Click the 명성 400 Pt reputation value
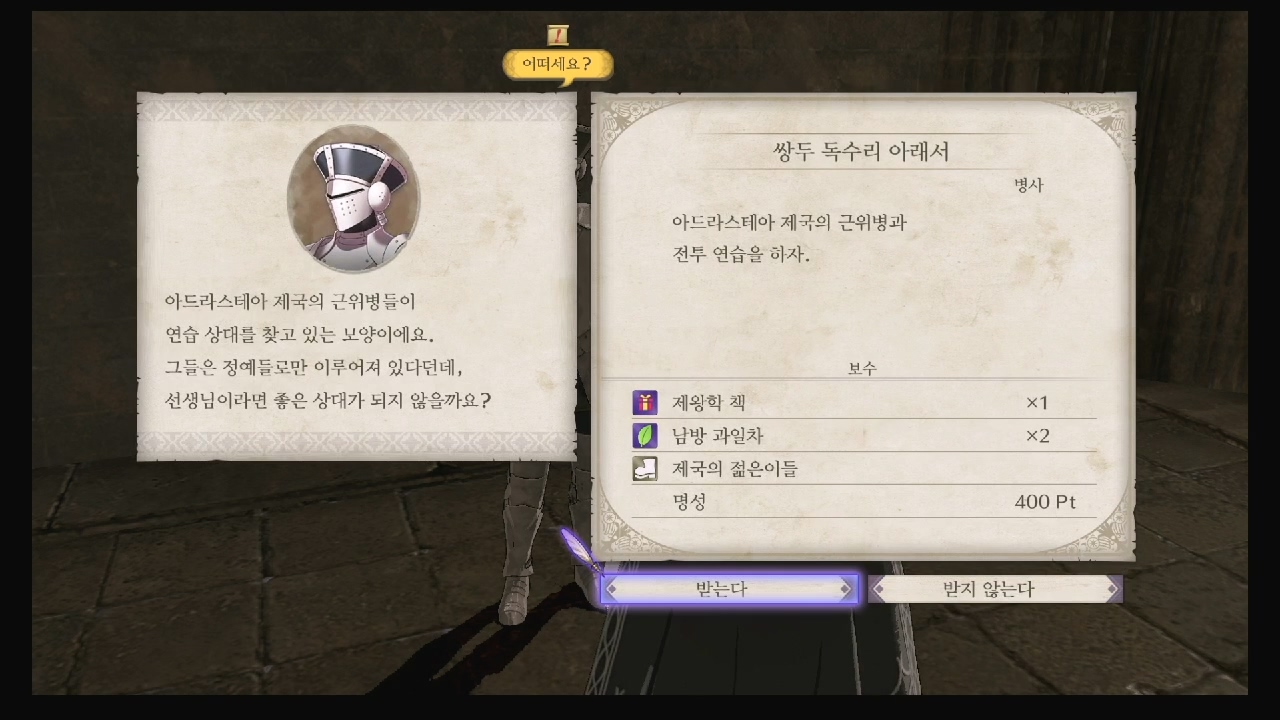The width and height of the screenshot is (1280, 720). pyautogui.click(x=1048, y=502)
